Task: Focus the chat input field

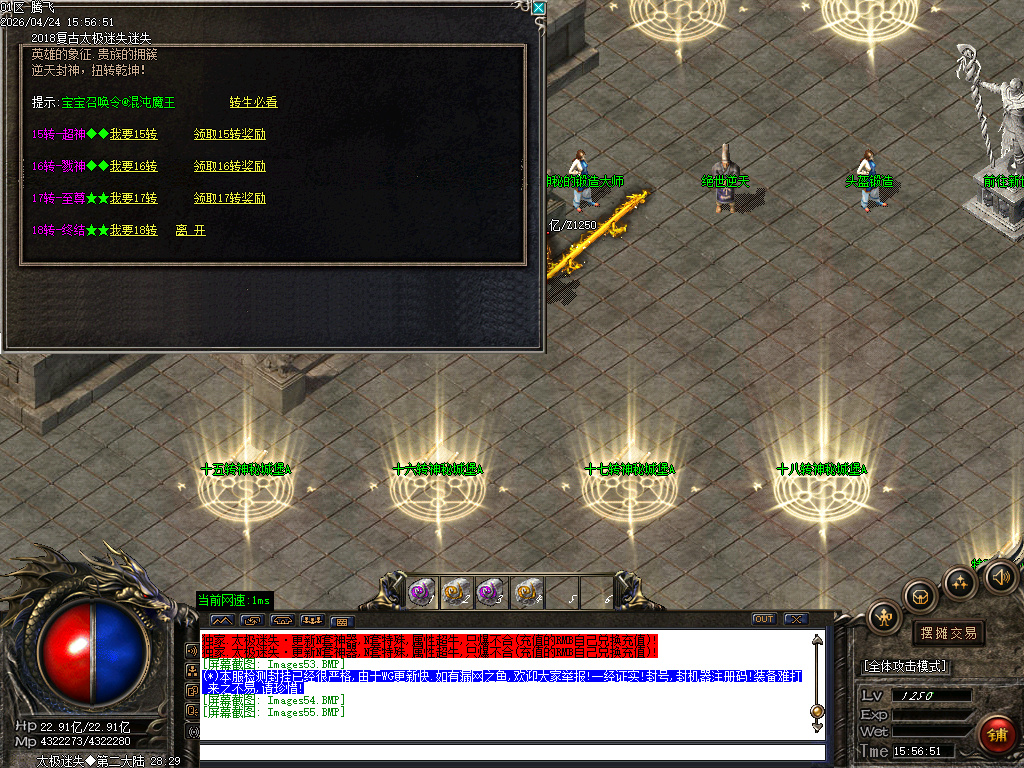Action: click(510, 752)
